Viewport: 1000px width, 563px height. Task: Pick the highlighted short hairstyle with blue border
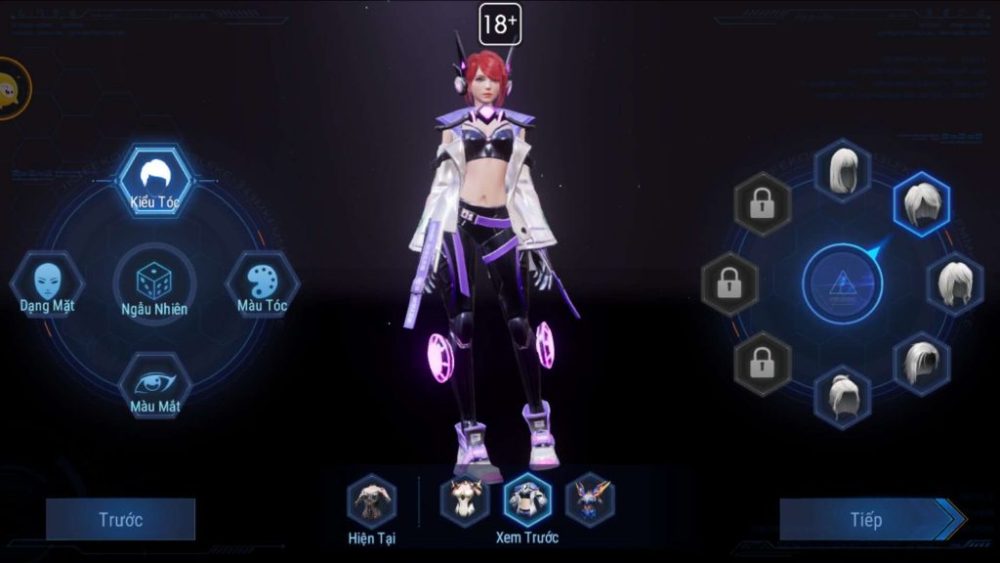click(x=921, y=204)
